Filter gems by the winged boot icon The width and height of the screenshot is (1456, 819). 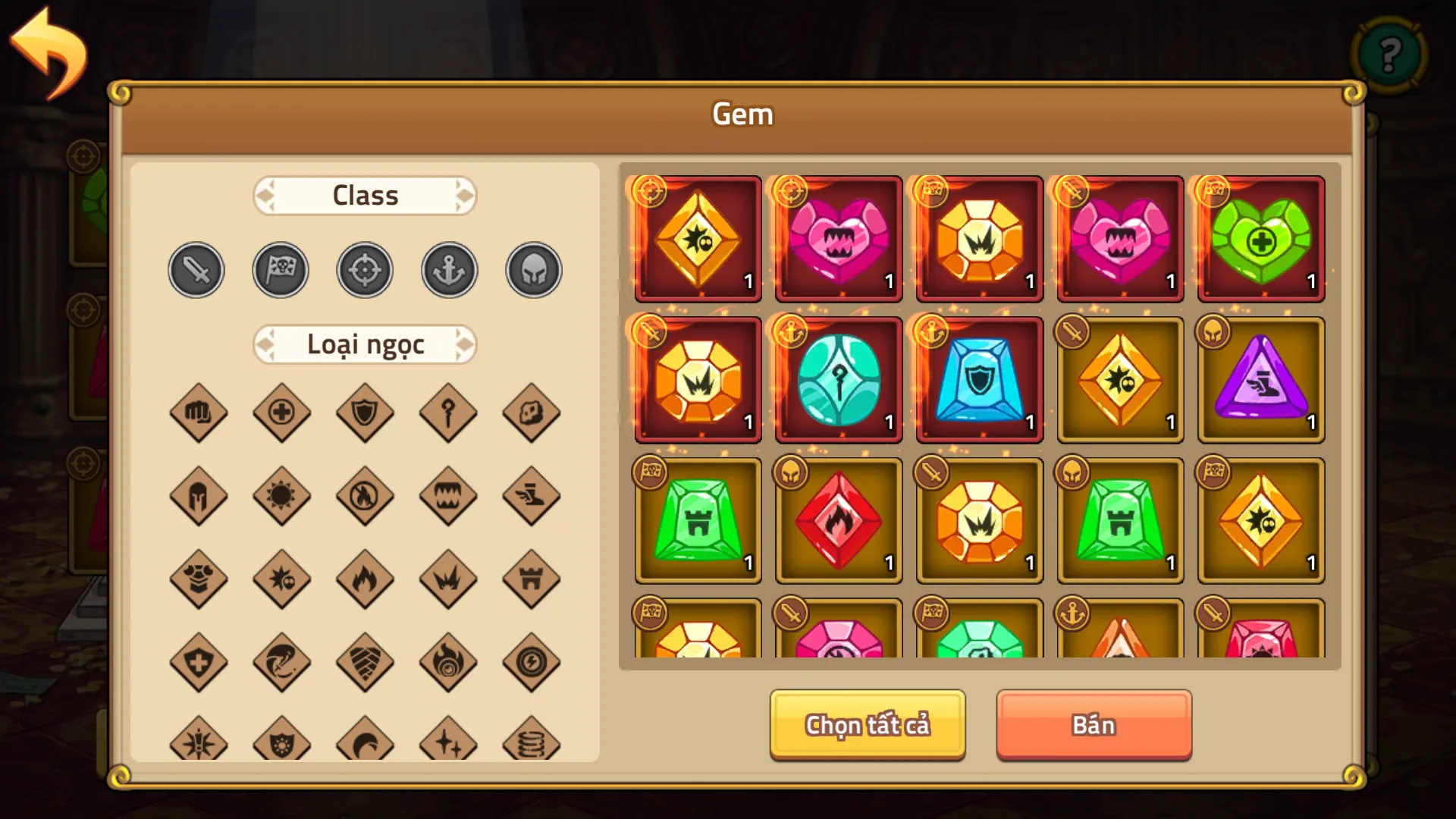pos(532,497)
